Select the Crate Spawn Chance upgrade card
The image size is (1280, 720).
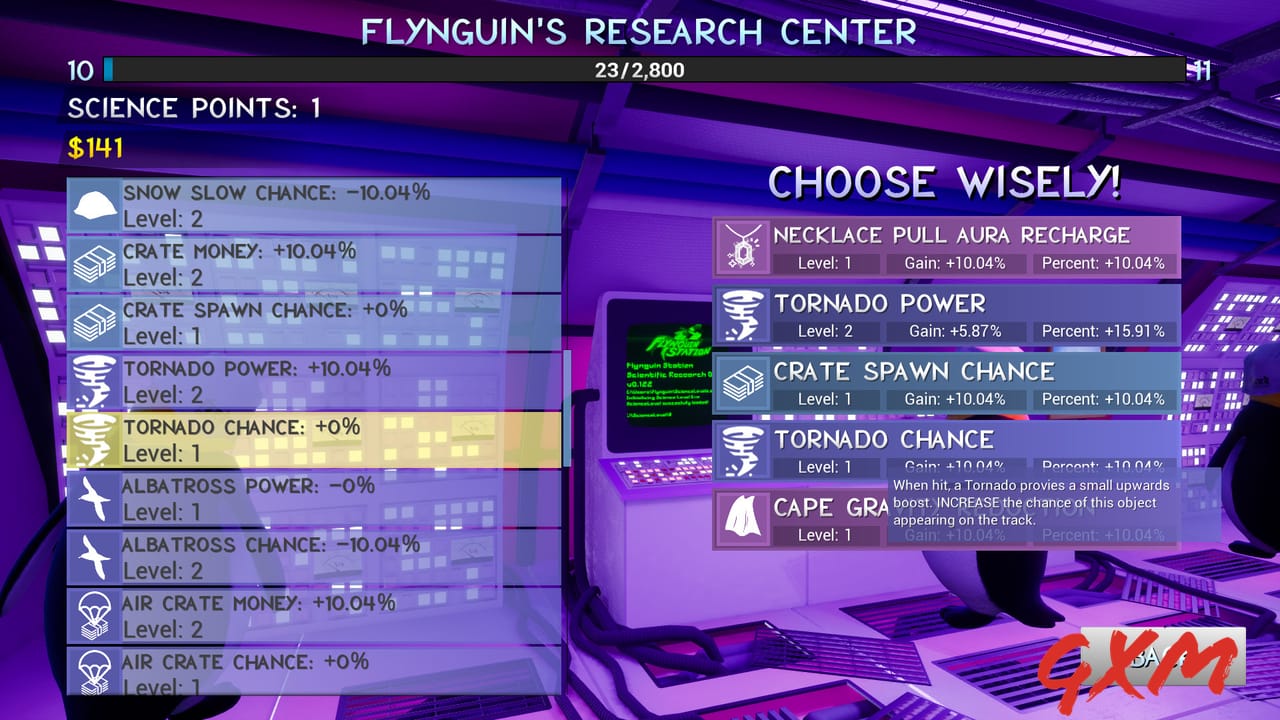(x=945, y=383)
